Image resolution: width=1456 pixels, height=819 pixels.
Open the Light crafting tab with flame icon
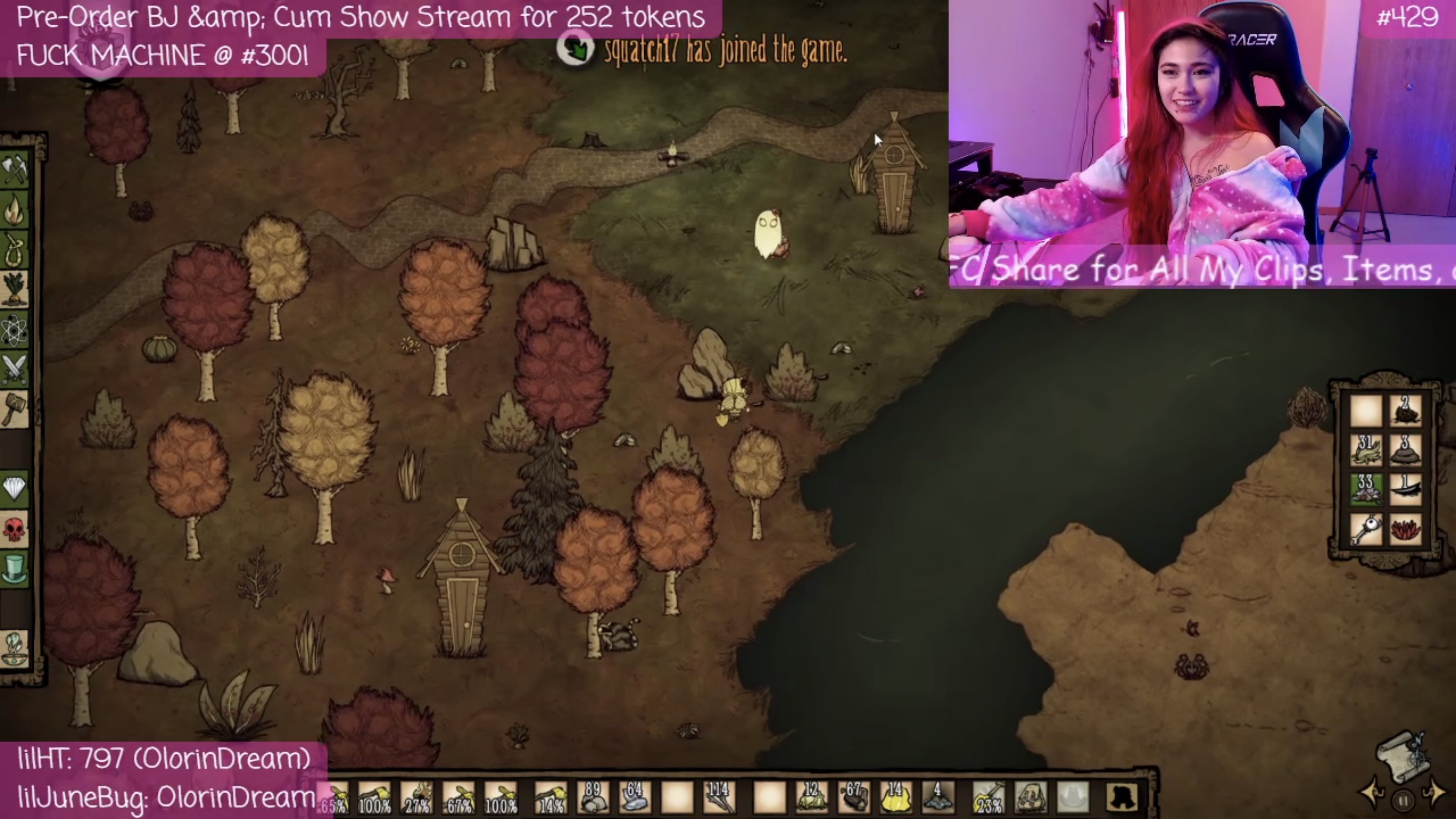point(15,210)
